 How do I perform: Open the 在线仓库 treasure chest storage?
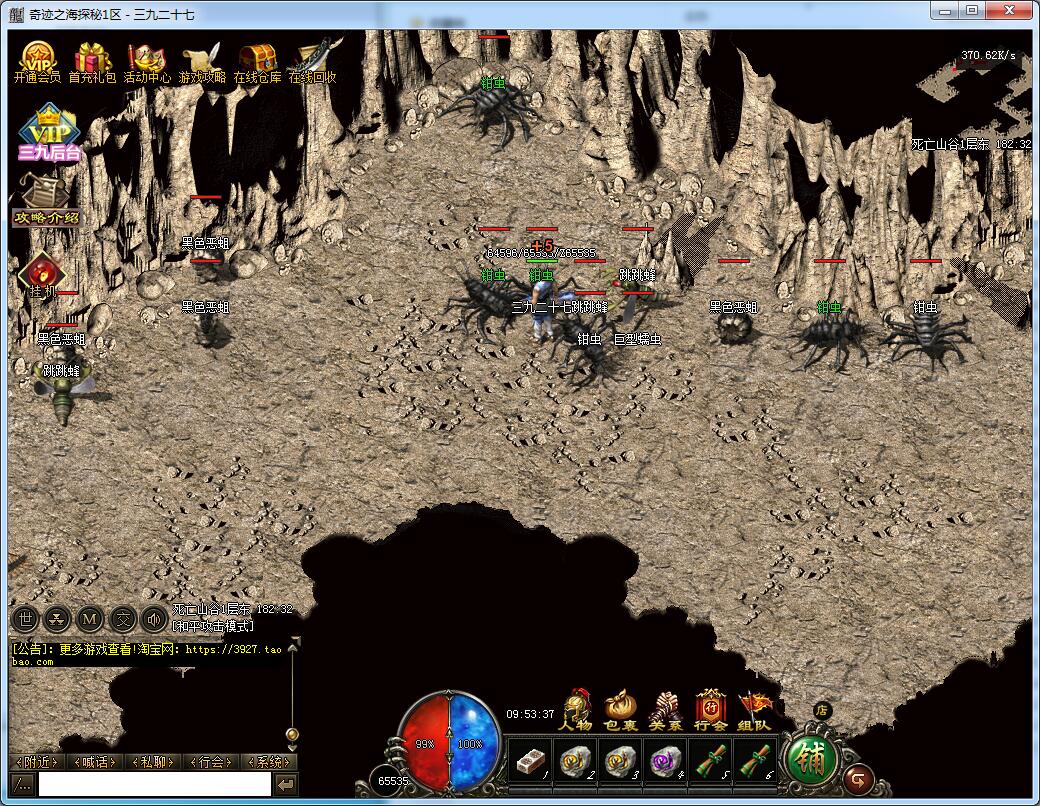tap(257, 62)
